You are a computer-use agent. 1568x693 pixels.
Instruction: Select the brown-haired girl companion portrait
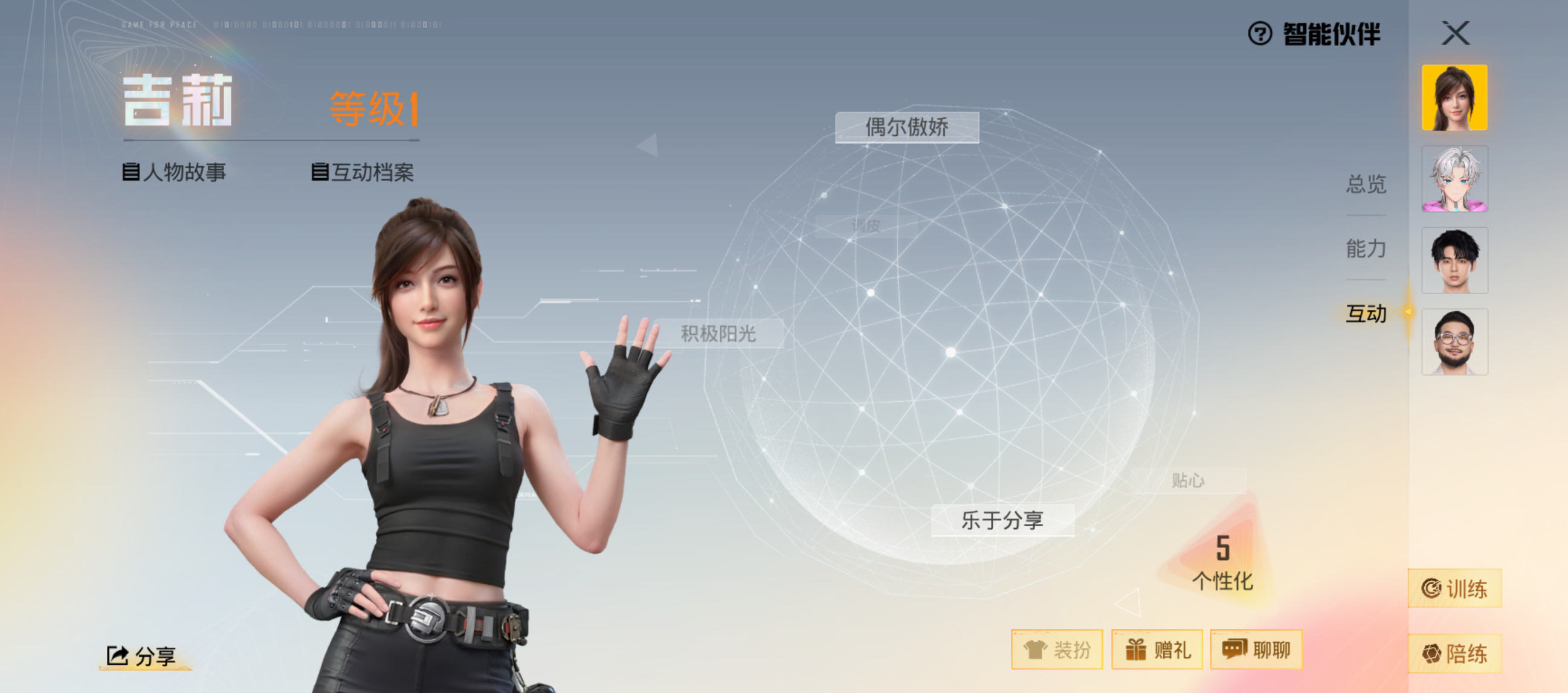coord(1454,98)
